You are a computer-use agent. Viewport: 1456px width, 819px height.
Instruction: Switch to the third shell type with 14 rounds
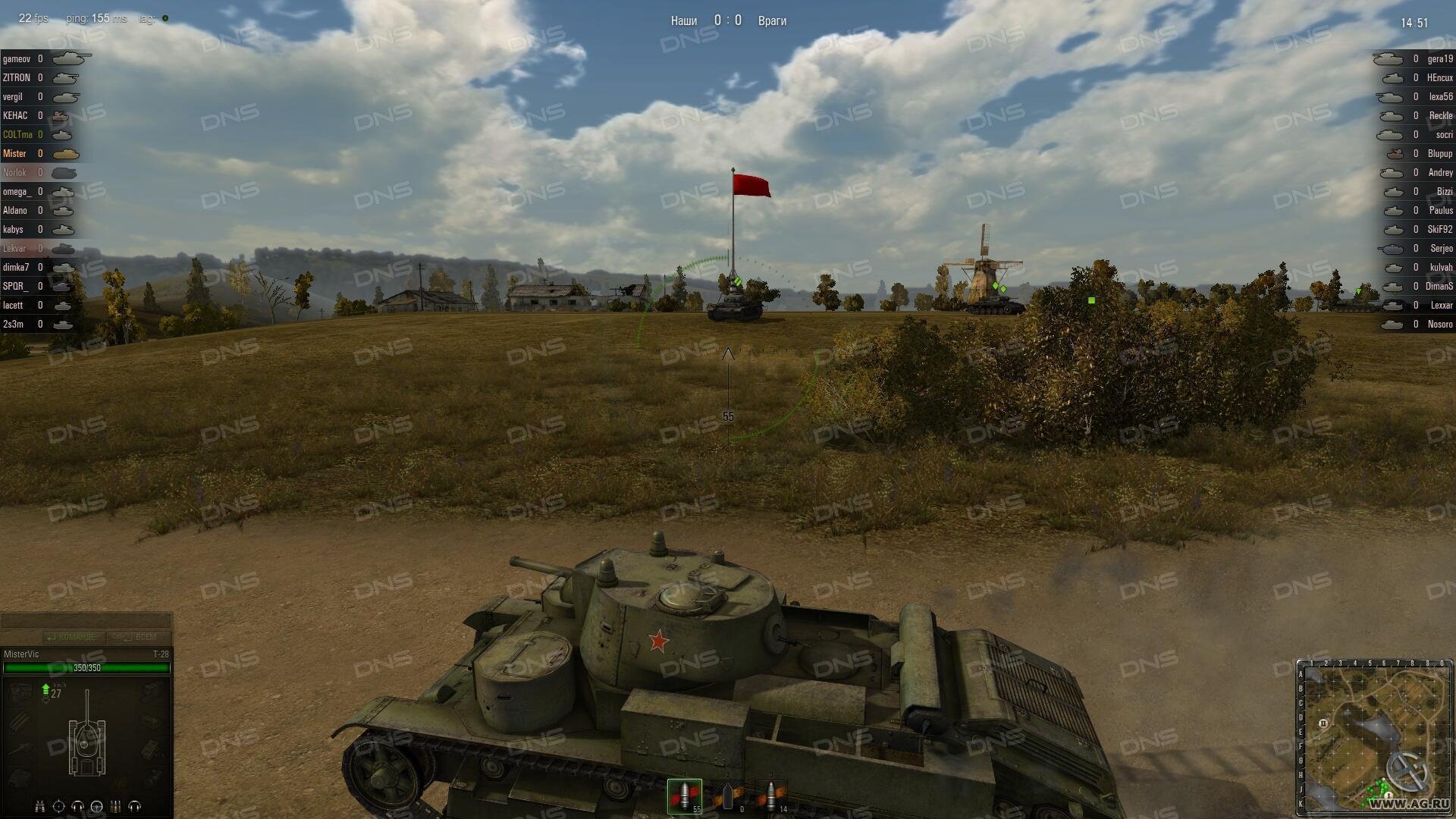[x=771, y=795]
